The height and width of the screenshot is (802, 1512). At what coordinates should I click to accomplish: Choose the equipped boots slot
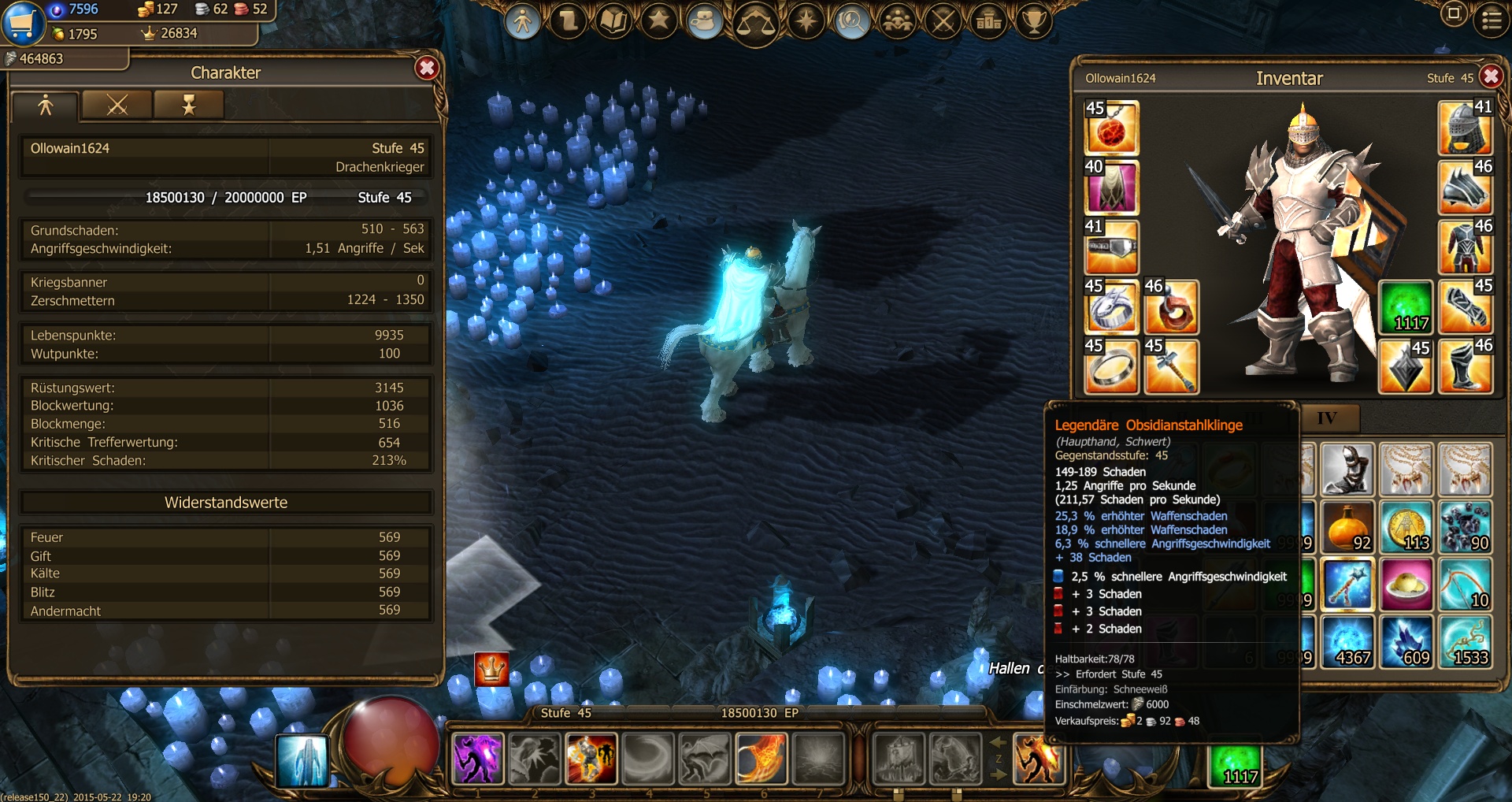click(x=1465, y=367)
